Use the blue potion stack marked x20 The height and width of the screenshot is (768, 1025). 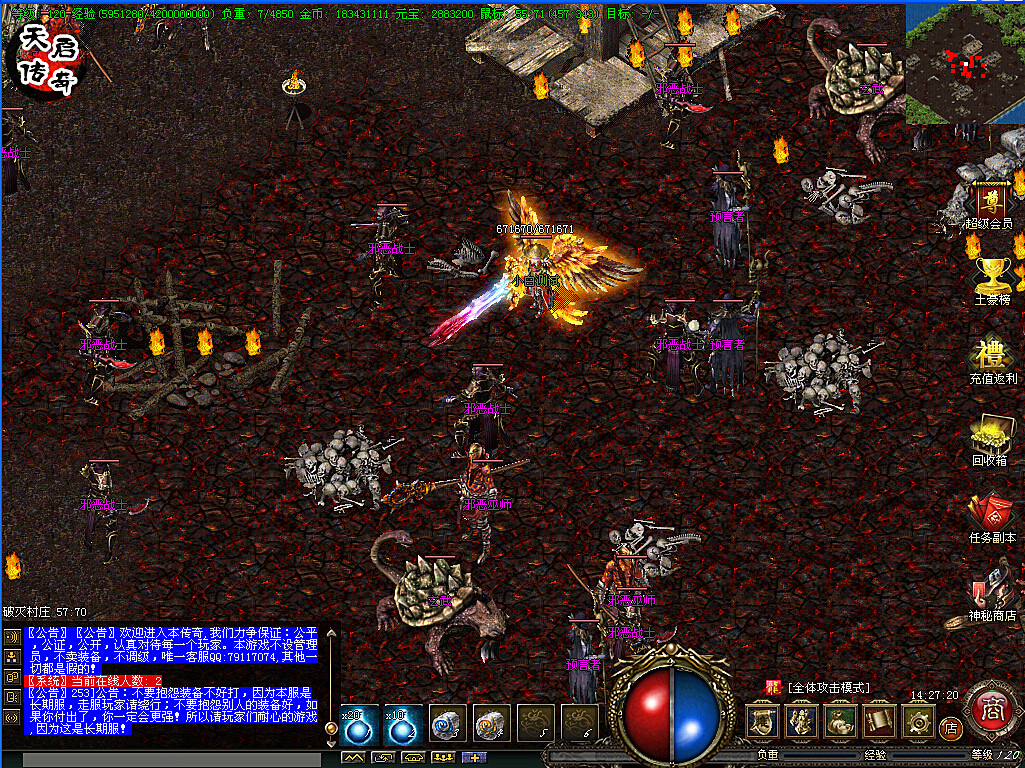(x=359, y=723)
